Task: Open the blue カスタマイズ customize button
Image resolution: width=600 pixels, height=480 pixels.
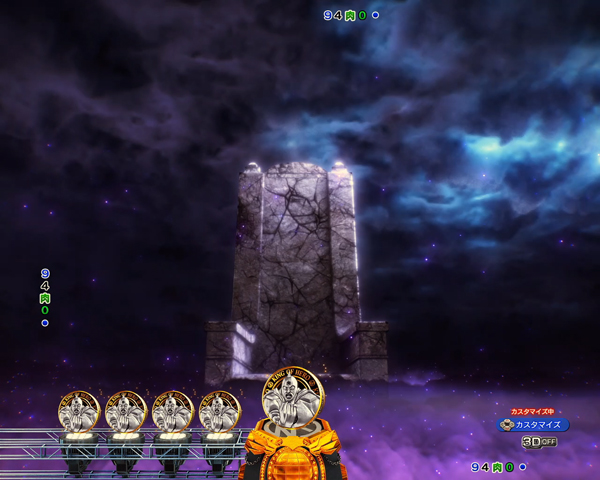Action: point(533,424)
